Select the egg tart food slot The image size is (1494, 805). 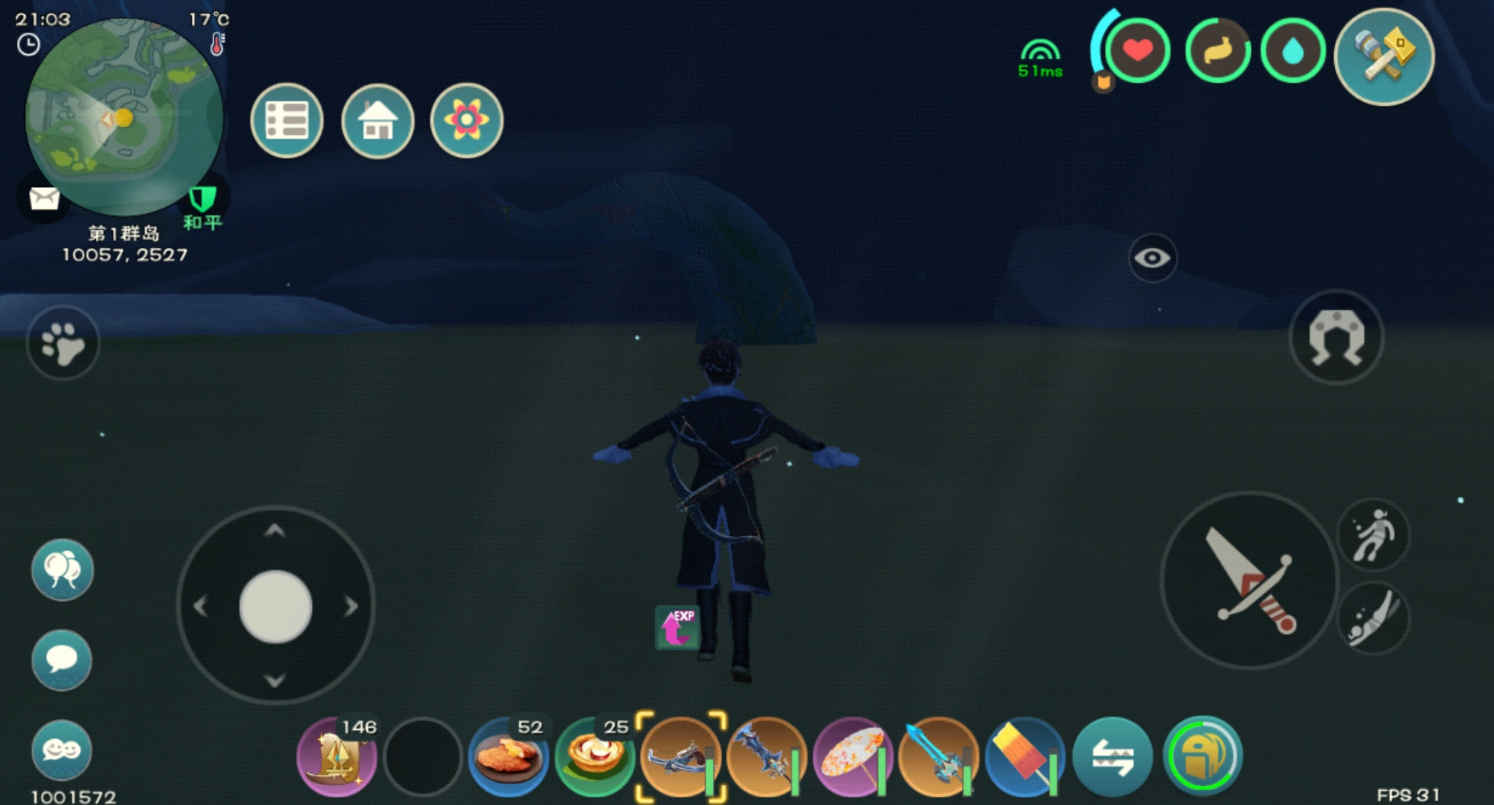click(595, 757)
